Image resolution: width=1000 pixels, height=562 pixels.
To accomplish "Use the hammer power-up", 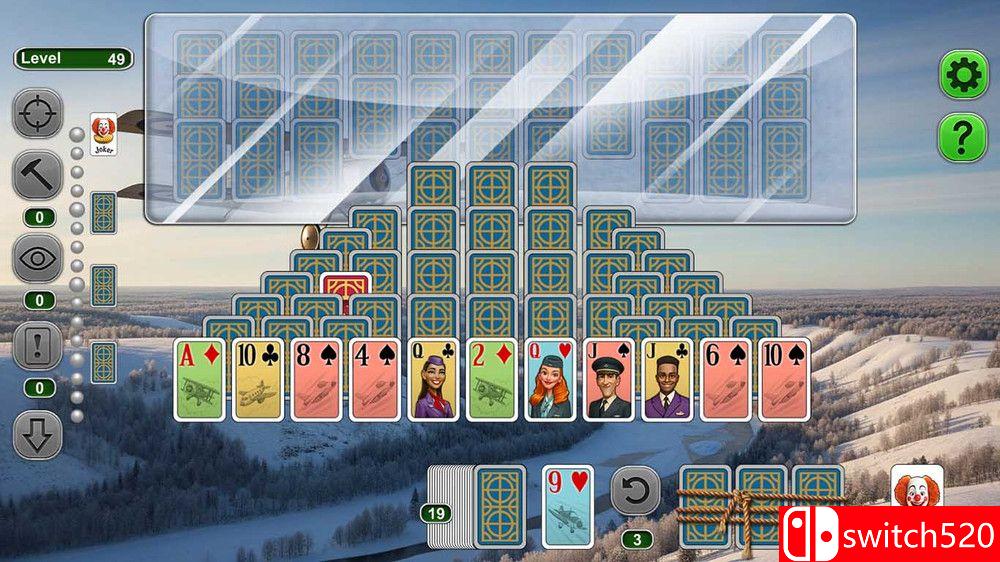I will tap(37, 177).
